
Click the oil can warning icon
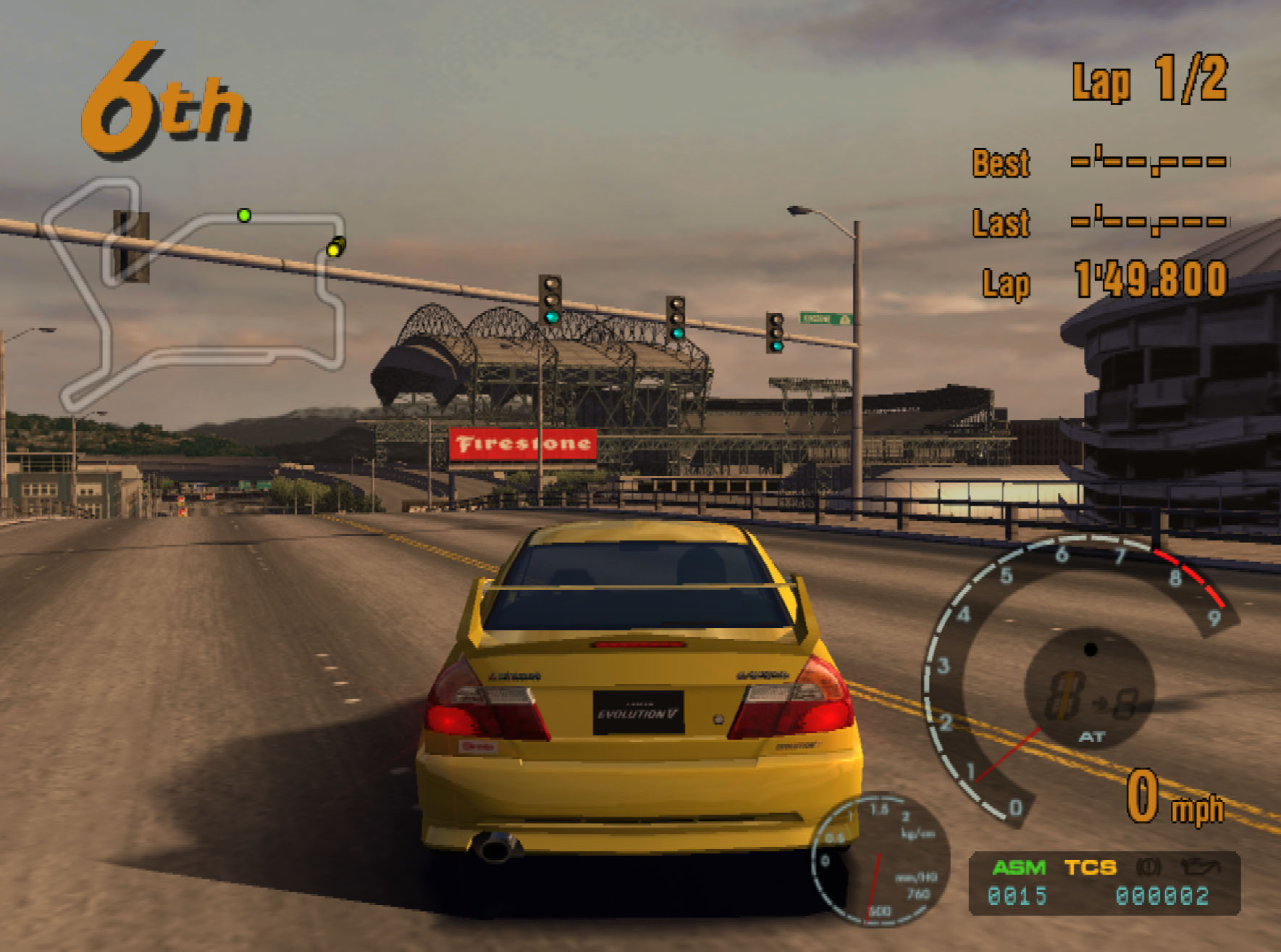1200,867
